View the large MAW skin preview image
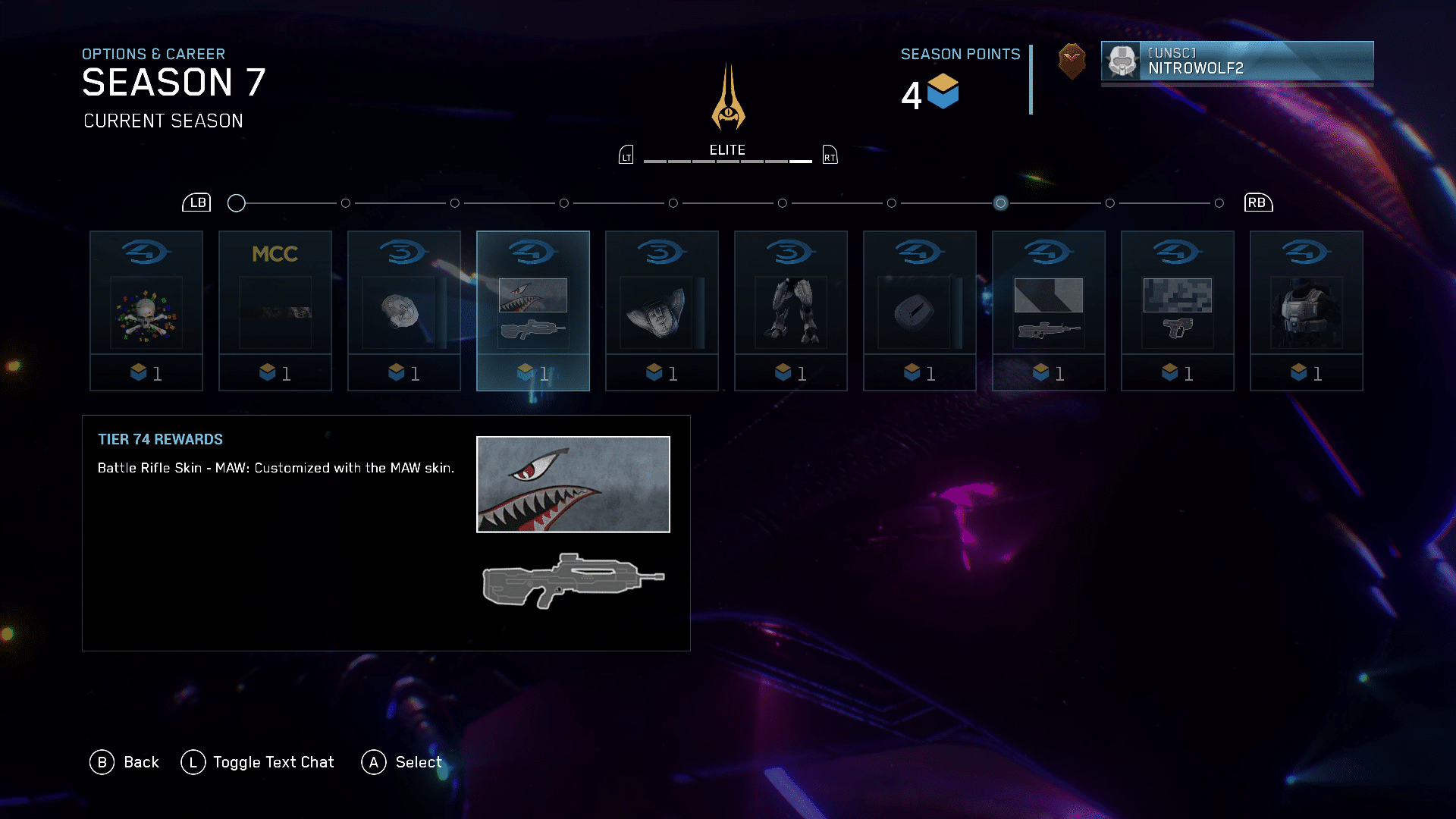This screenshot has height=819, width=1456. pyautogui.click(x=573, y=485)
